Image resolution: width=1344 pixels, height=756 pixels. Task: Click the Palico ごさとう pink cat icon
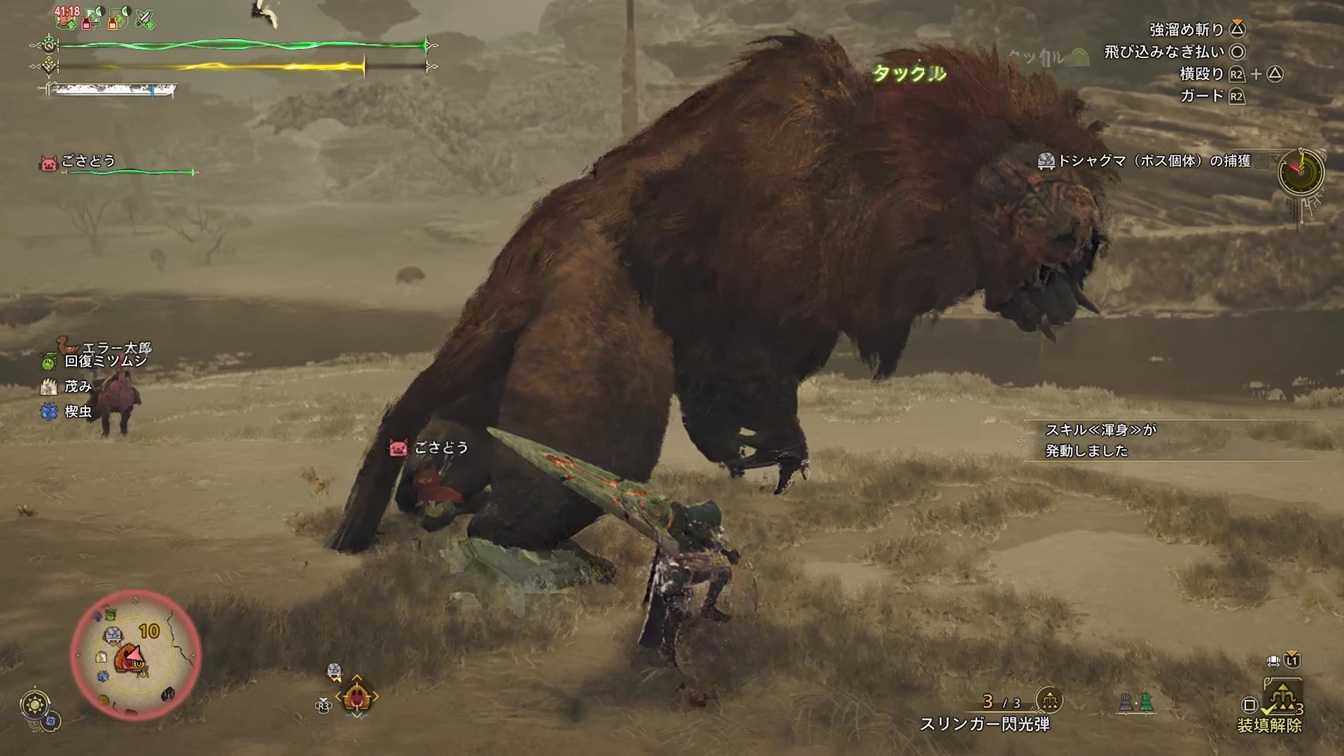pos(48,162)
